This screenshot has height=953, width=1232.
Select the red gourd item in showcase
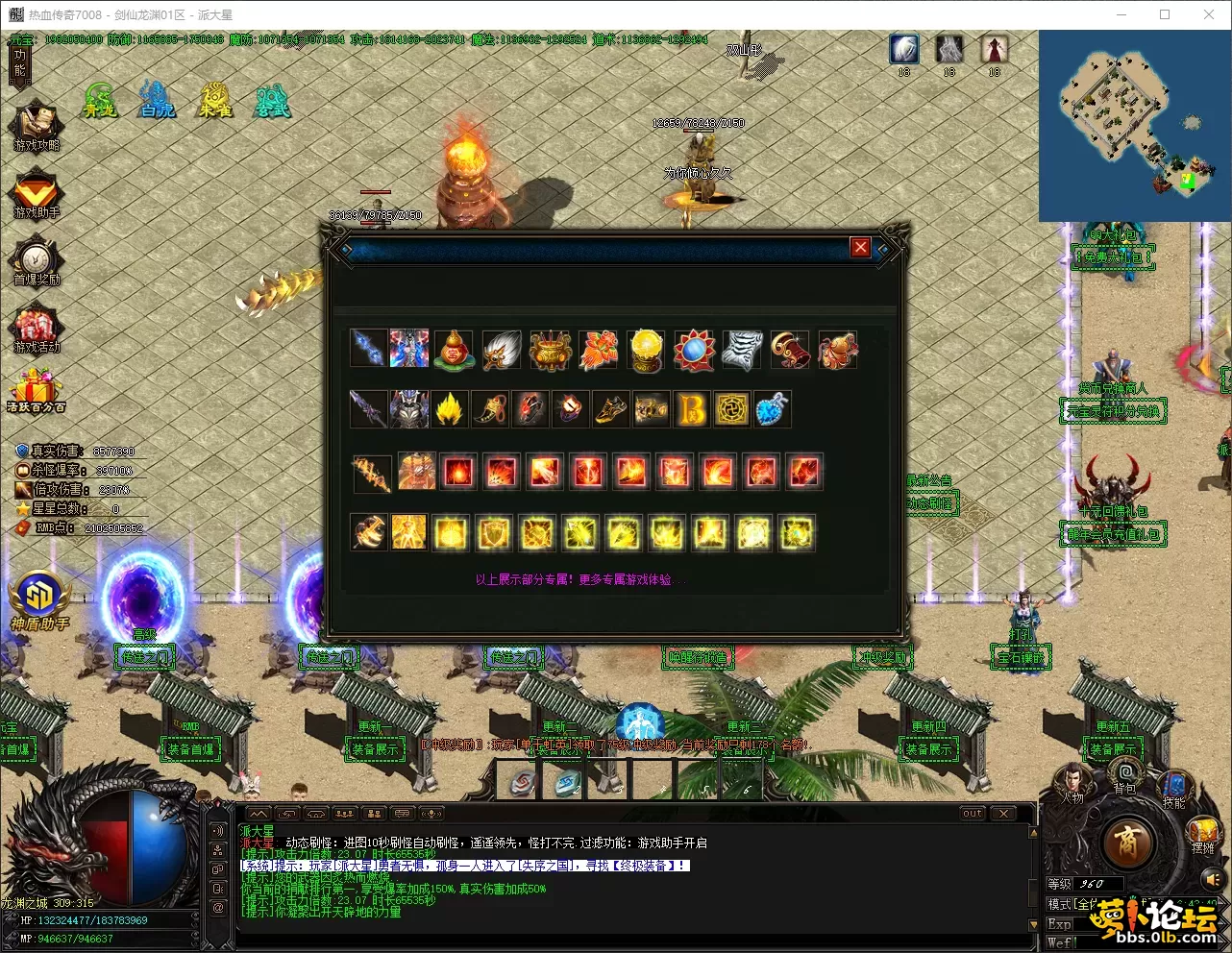tap(454, 350)
